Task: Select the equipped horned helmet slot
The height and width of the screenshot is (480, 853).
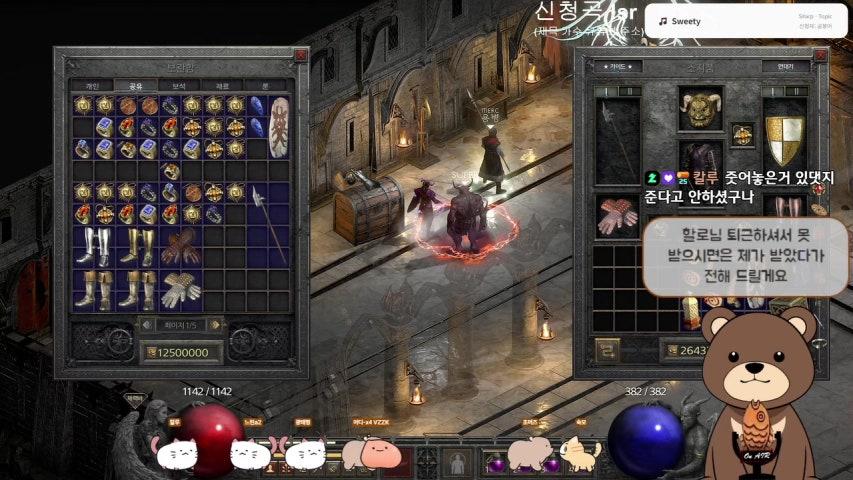Action: pyautogui.click(x=700, y=107)
